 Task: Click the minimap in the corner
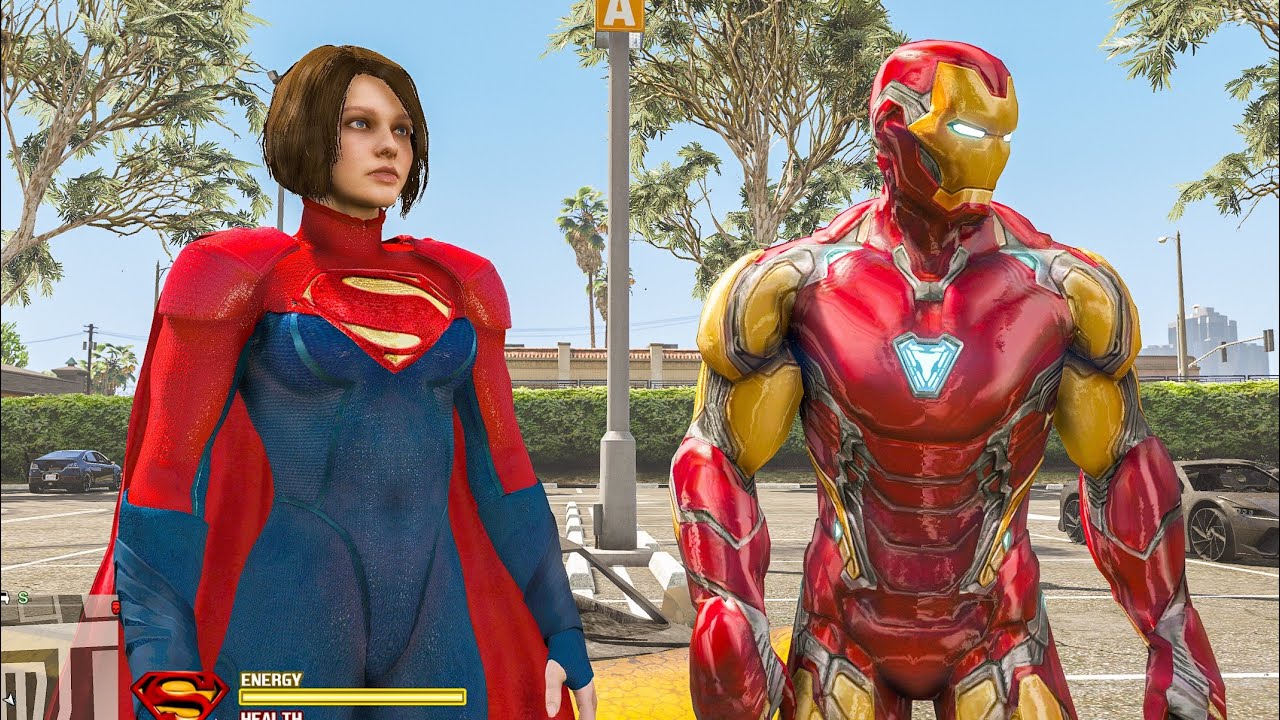pos(60,655)
